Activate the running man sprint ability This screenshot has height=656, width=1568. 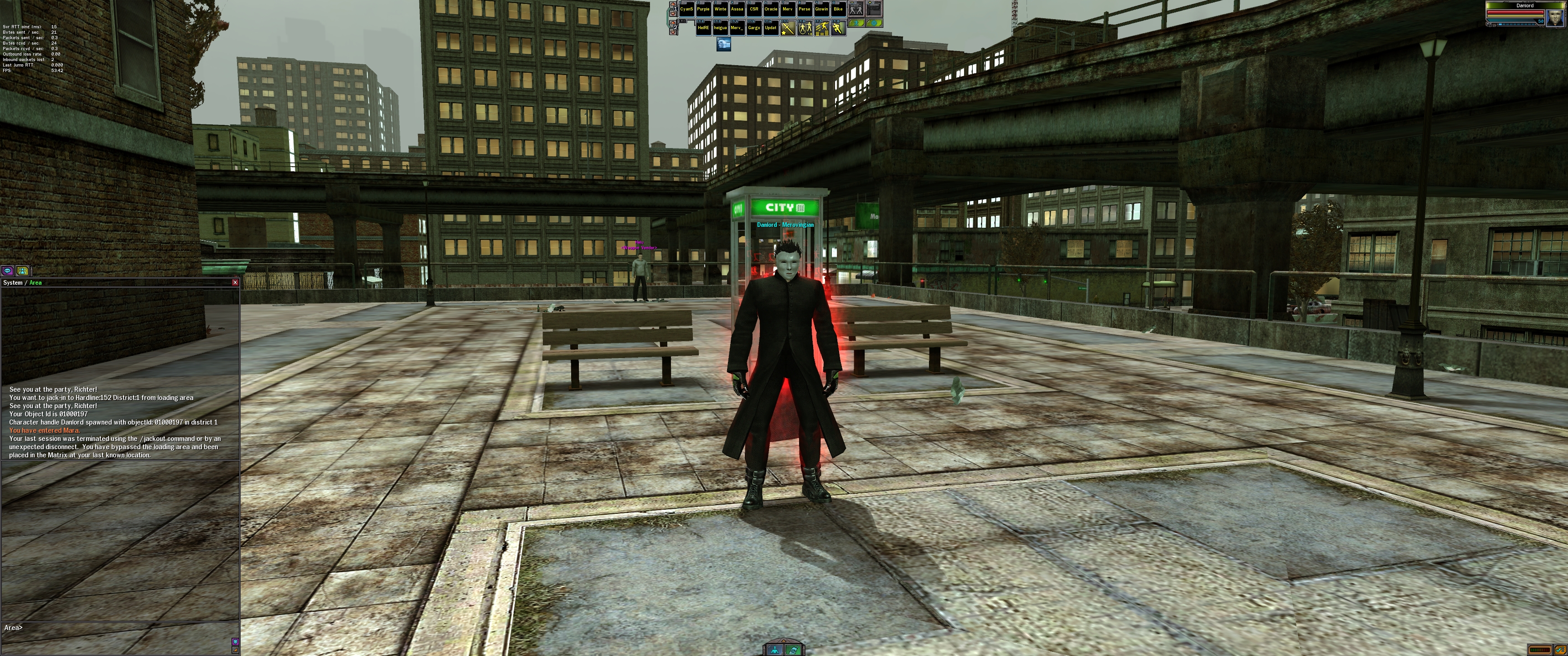(x=838, y=28)
